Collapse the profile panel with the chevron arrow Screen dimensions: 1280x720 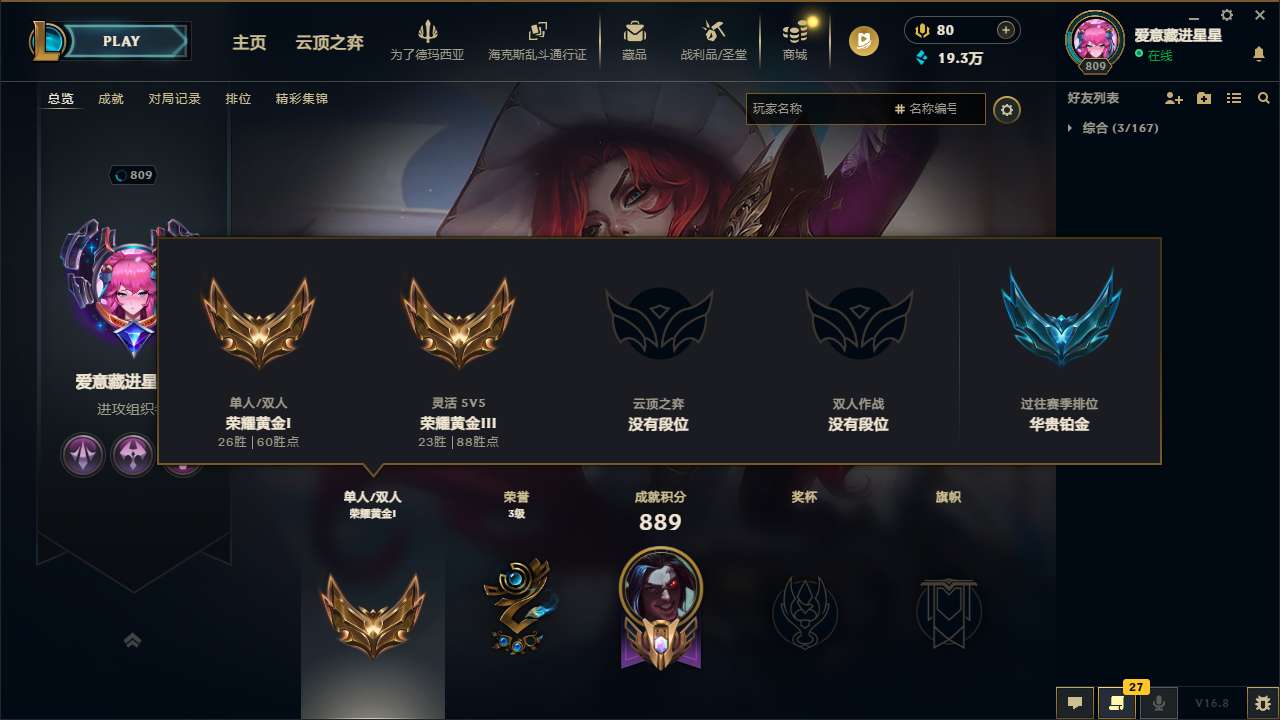[133, 640]
